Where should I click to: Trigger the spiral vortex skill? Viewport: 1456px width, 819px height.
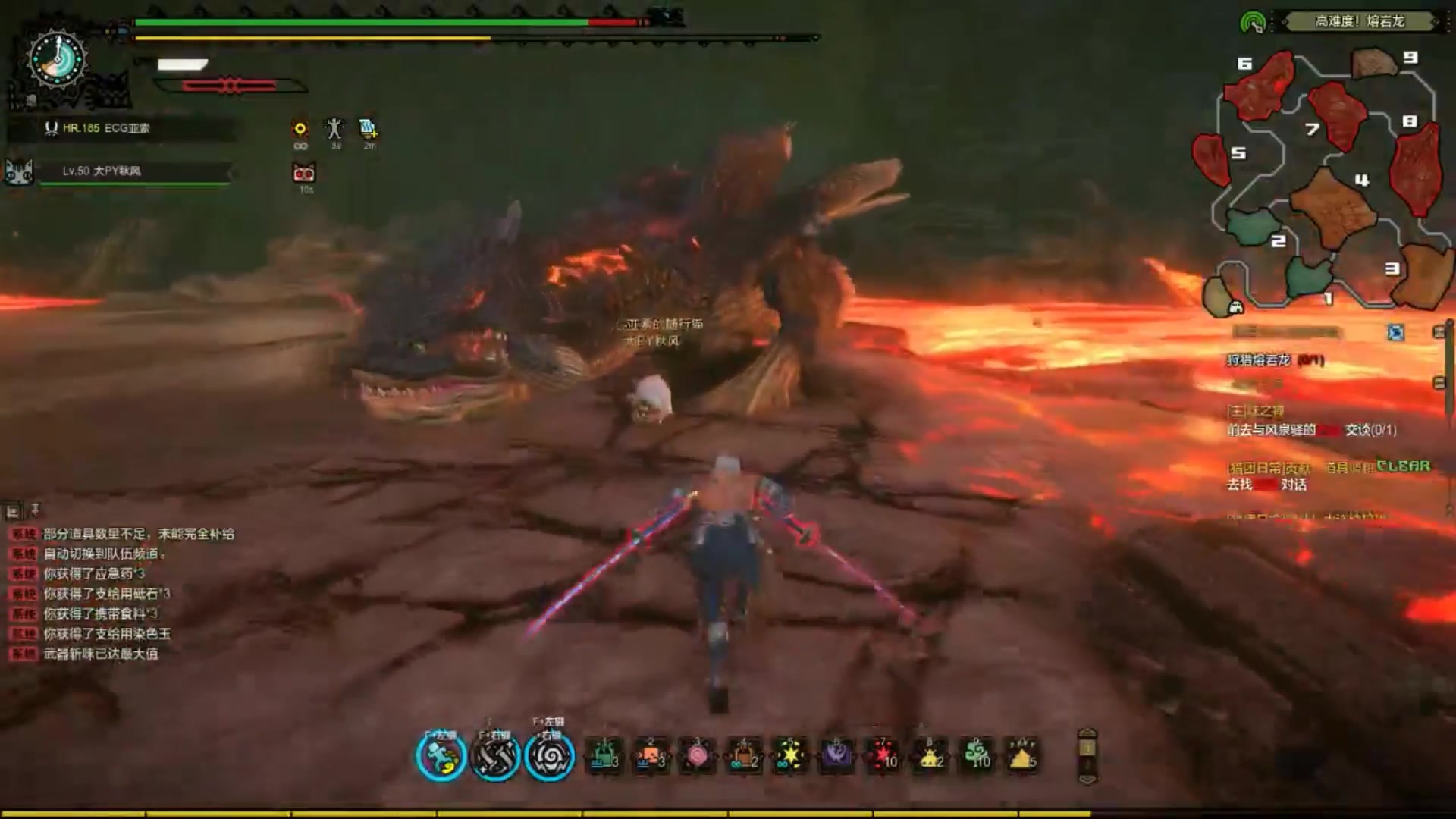[550, 757]
